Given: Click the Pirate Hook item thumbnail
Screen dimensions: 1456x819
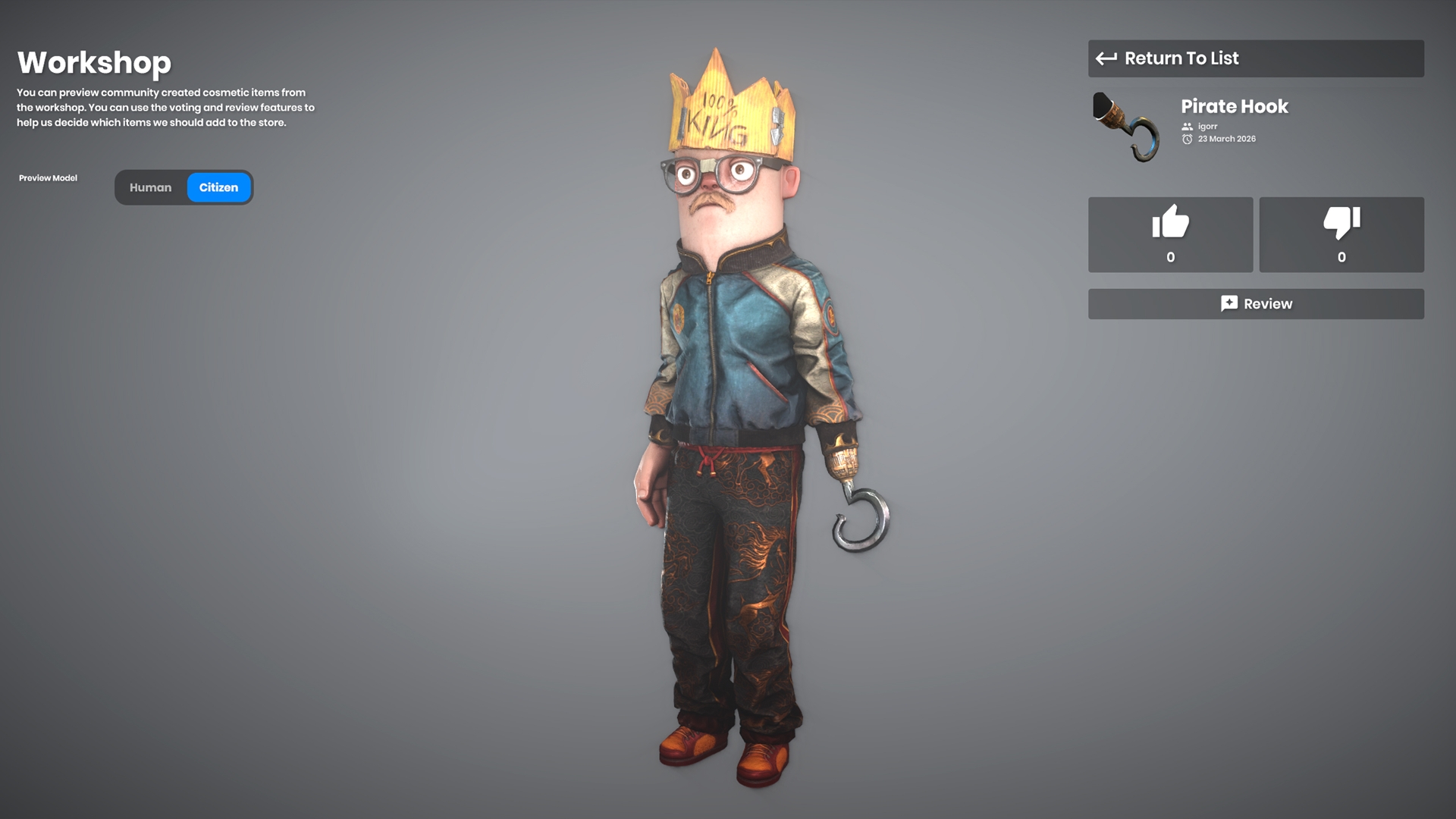Looking at the screenshot, I should tap(1126, 127).
